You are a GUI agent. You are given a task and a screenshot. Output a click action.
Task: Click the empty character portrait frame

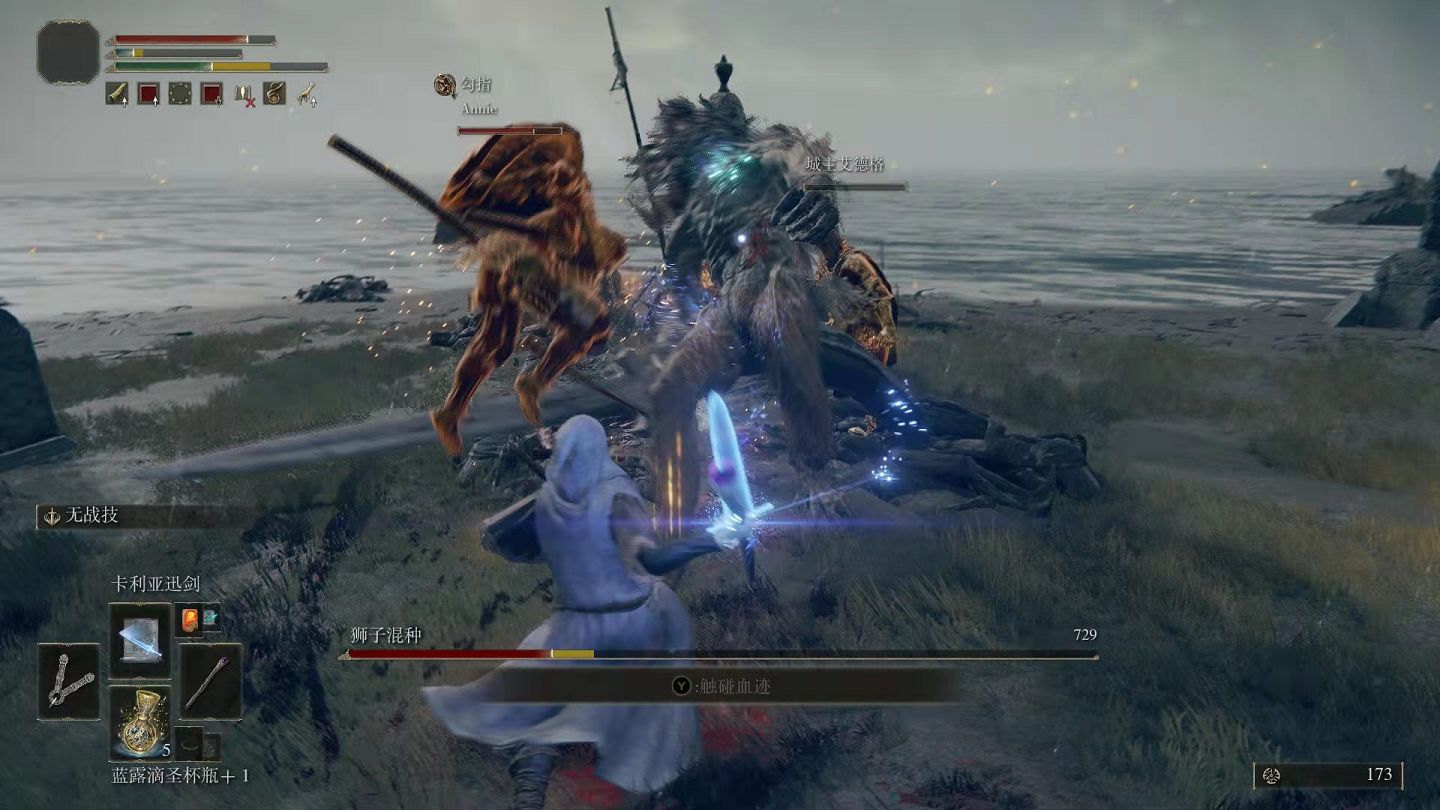[x=68, y=52]
